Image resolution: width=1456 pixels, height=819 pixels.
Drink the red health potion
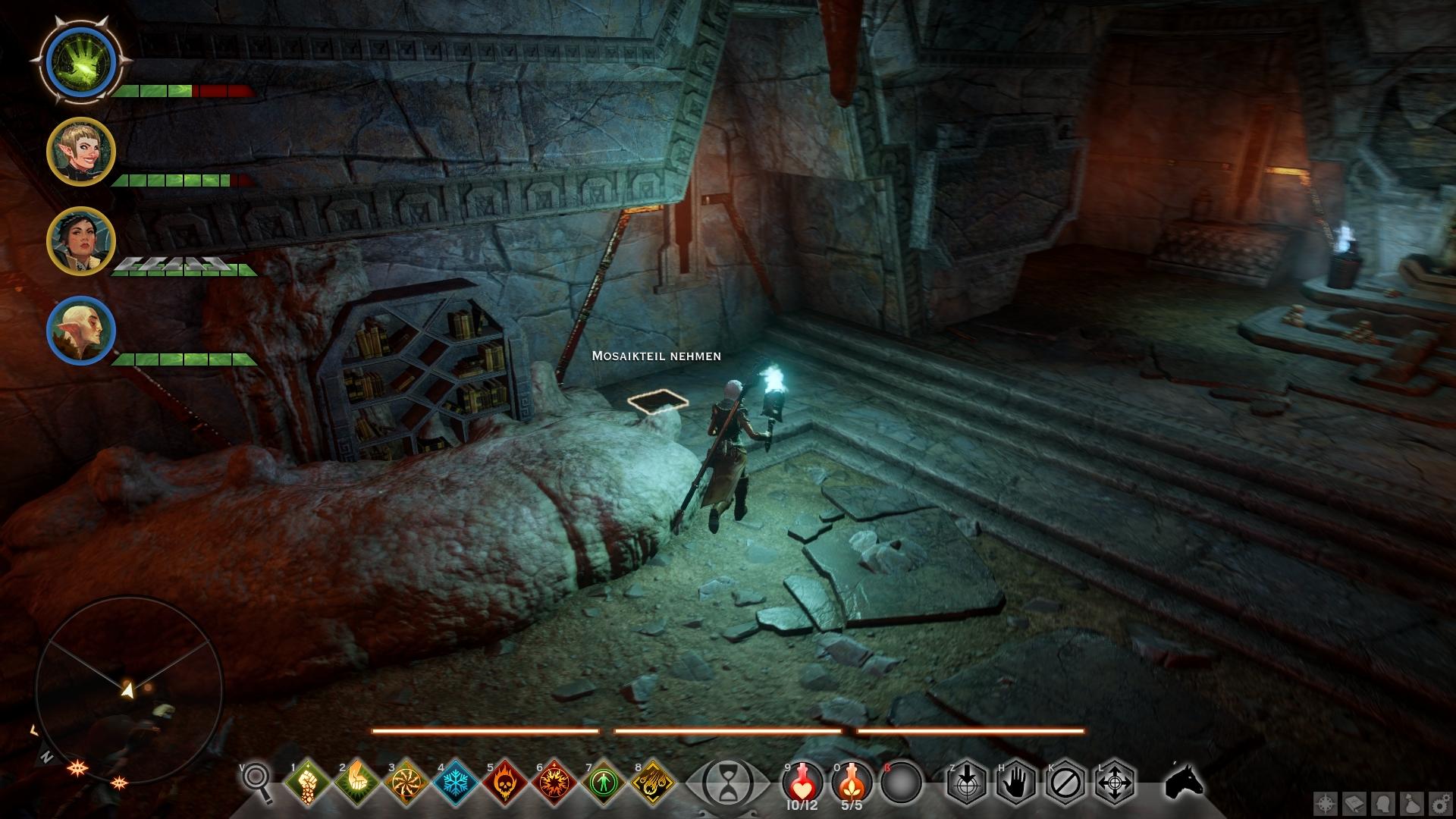(802, 782)
